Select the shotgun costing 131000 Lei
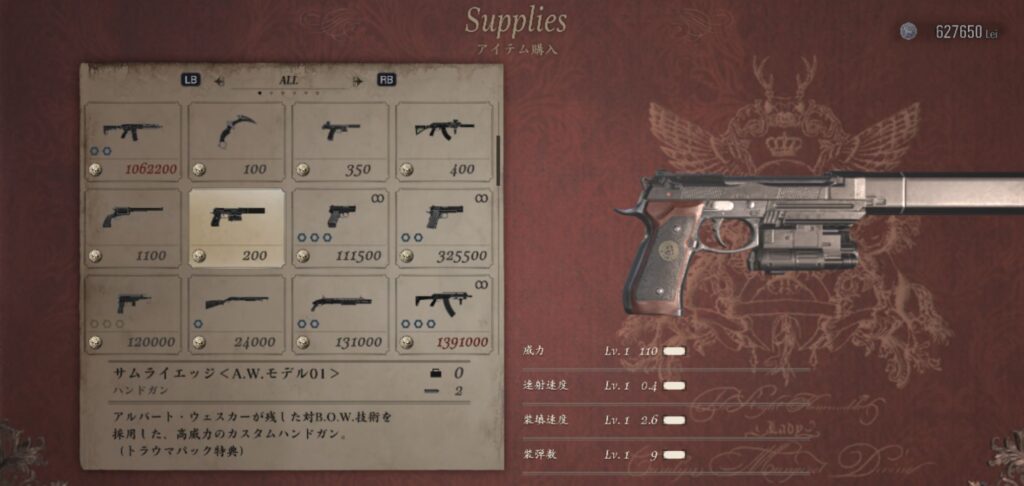 (x=340, y=314)
